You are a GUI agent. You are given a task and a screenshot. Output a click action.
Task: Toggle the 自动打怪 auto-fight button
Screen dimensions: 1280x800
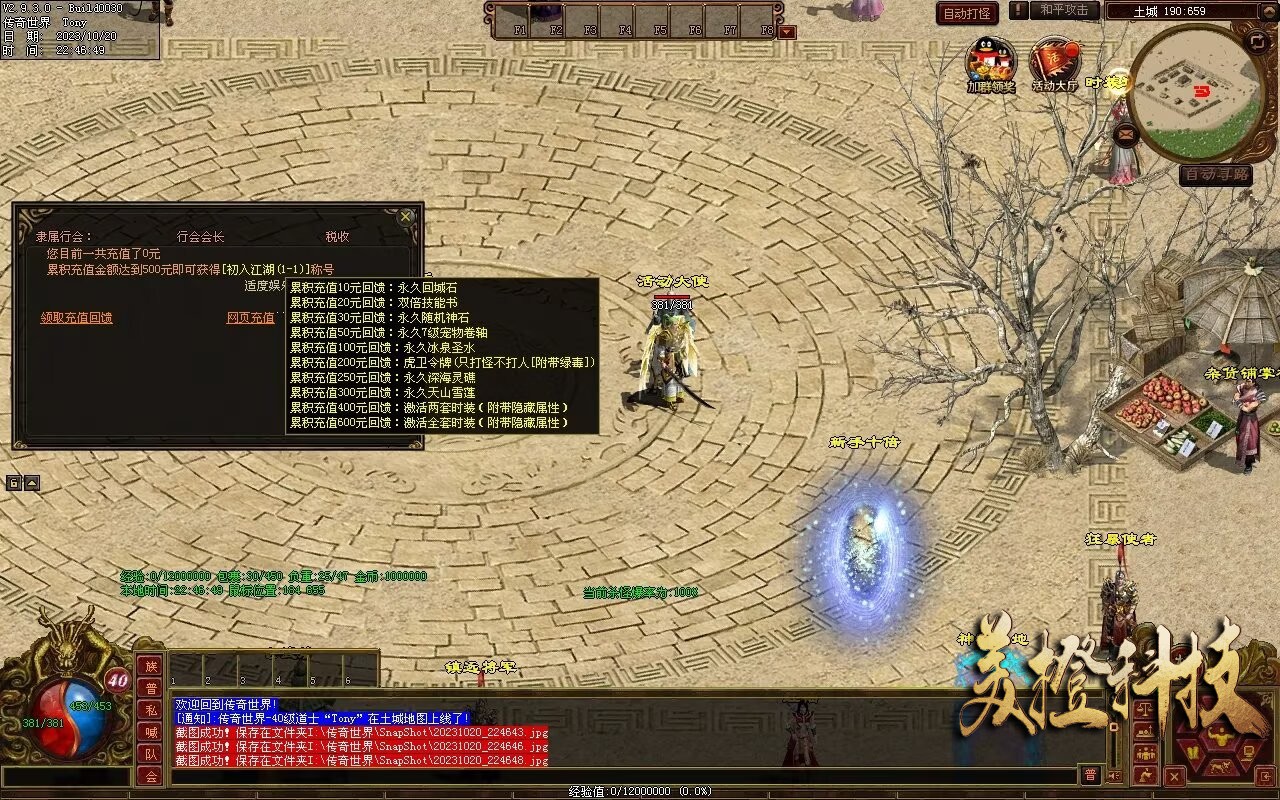pos(968,13)
